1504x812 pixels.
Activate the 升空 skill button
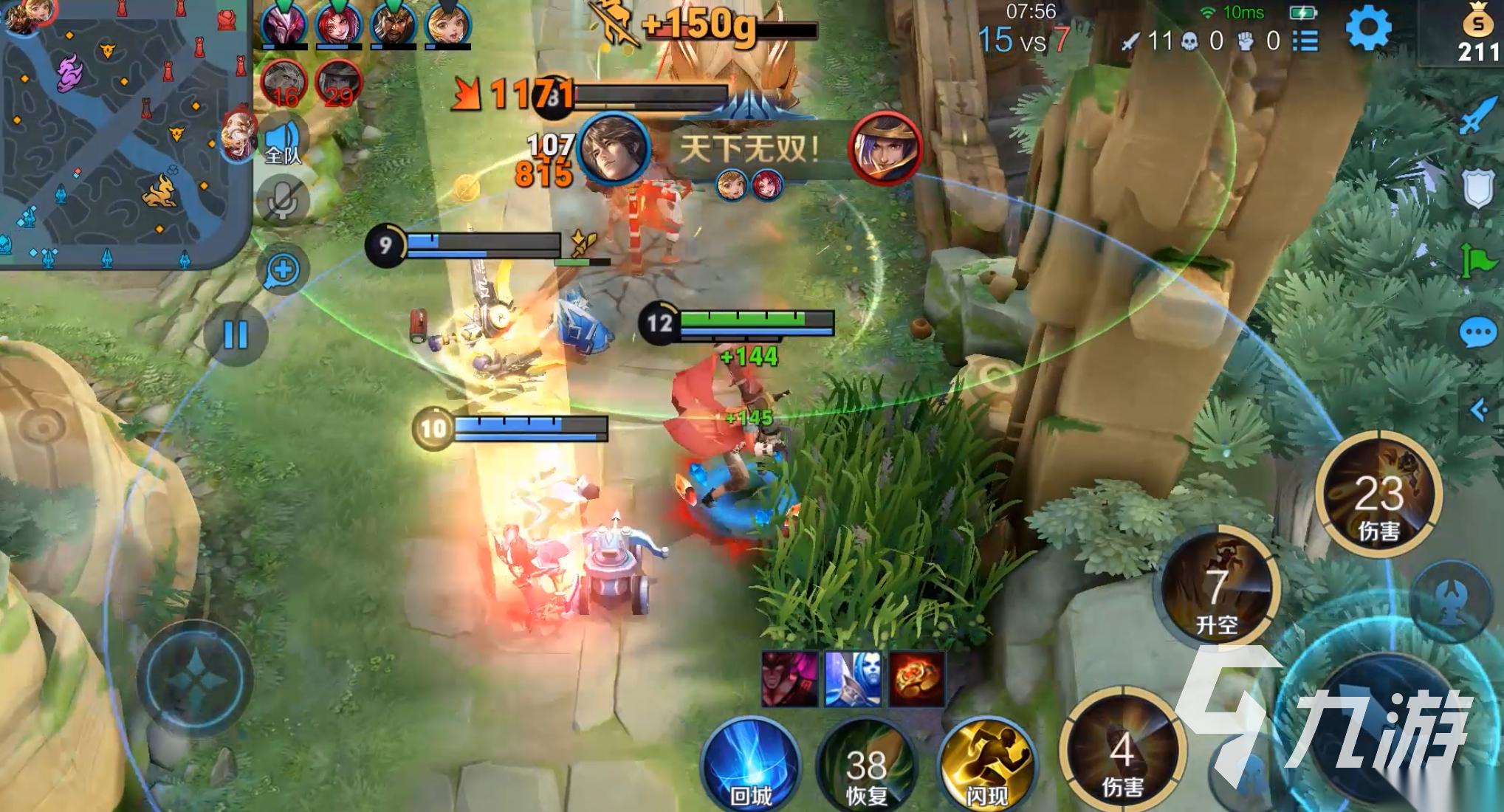pos(1217,588)
